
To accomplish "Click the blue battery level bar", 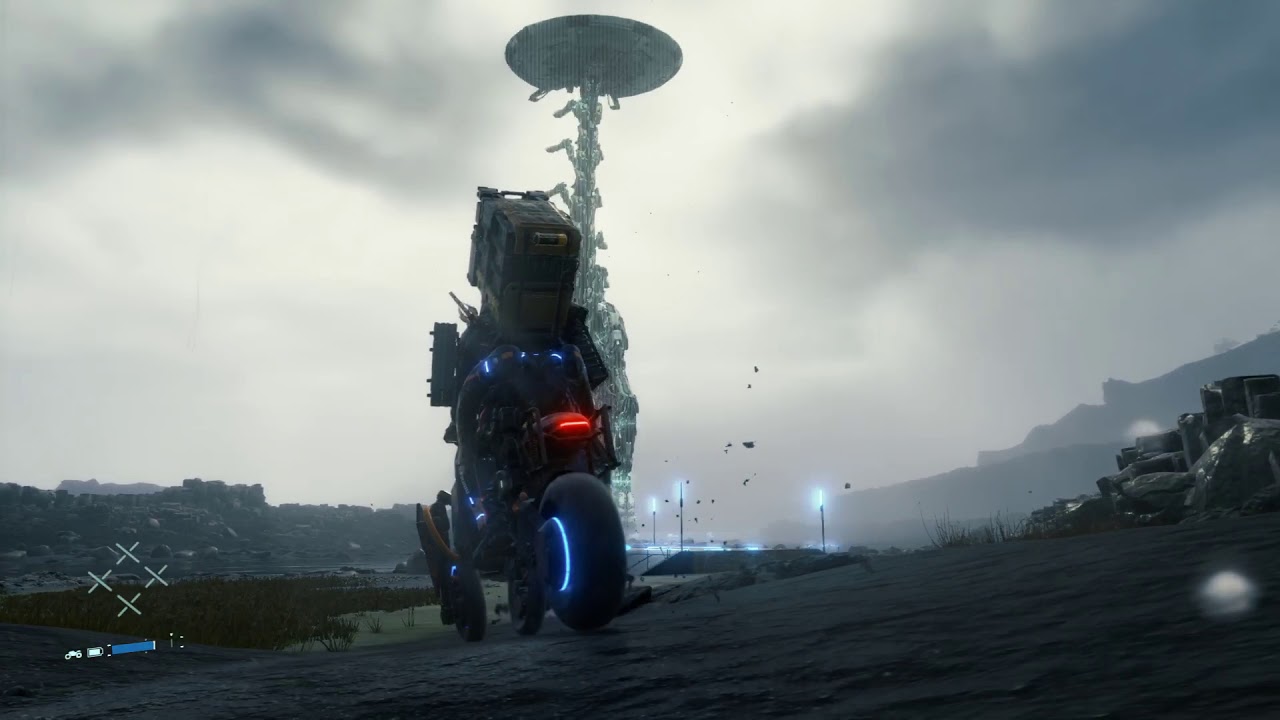I will (132, 646).
